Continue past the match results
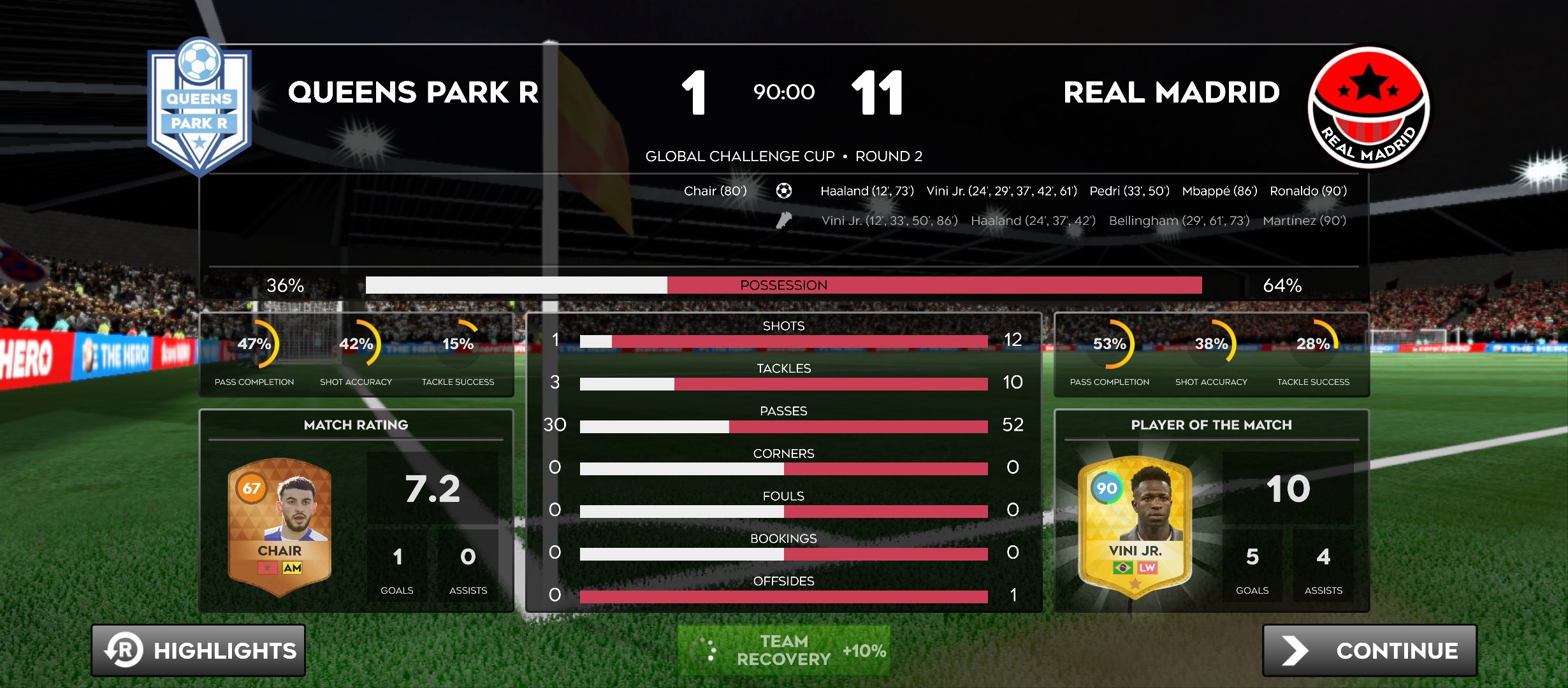This screenshot has height=688, width=1568. [x=1369, y=650]
